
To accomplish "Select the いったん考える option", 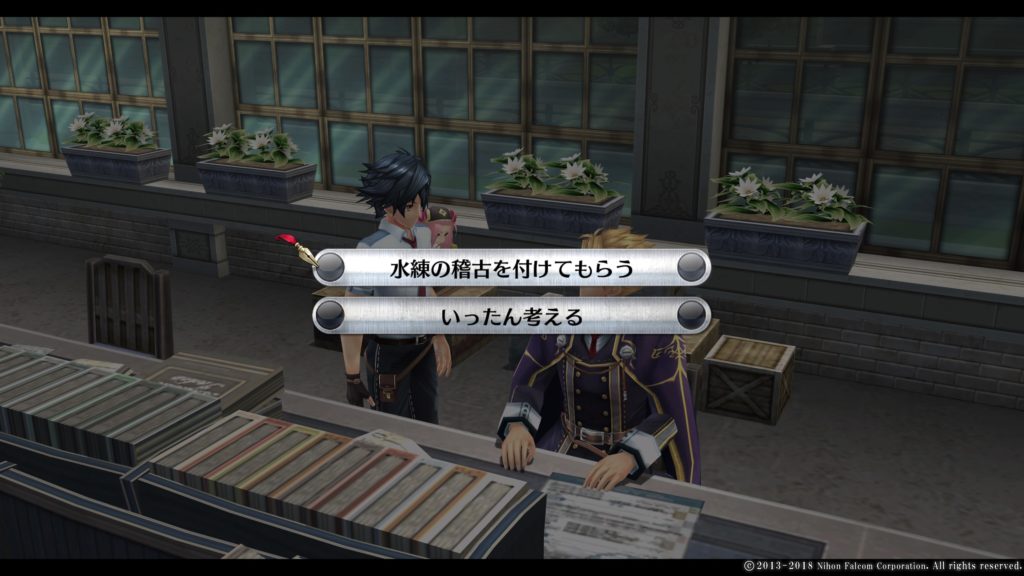I will click(511, 316).
